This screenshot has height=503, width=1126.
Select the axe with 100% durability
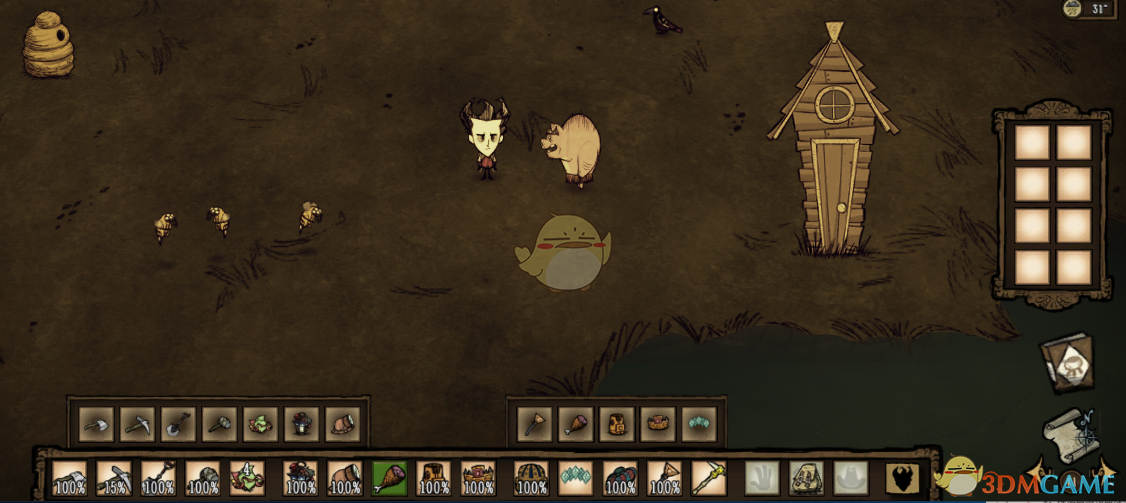(x=69, y=478)
